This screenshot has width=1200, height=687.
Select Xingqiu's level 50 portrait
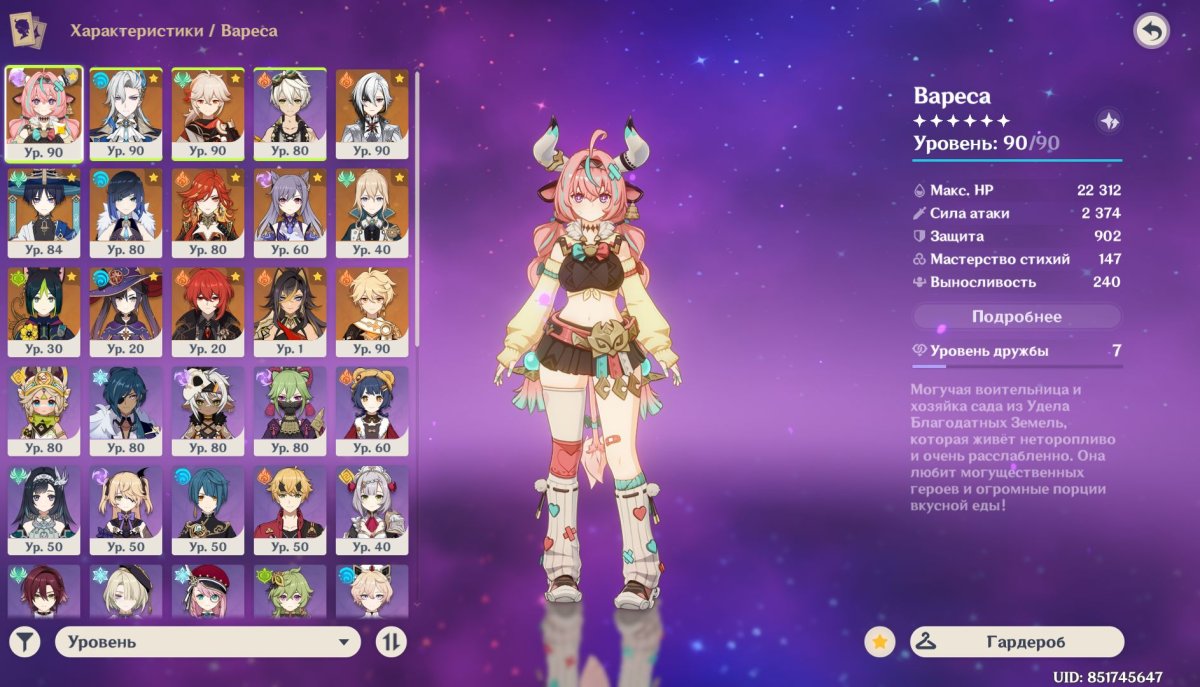pos(208,509)
